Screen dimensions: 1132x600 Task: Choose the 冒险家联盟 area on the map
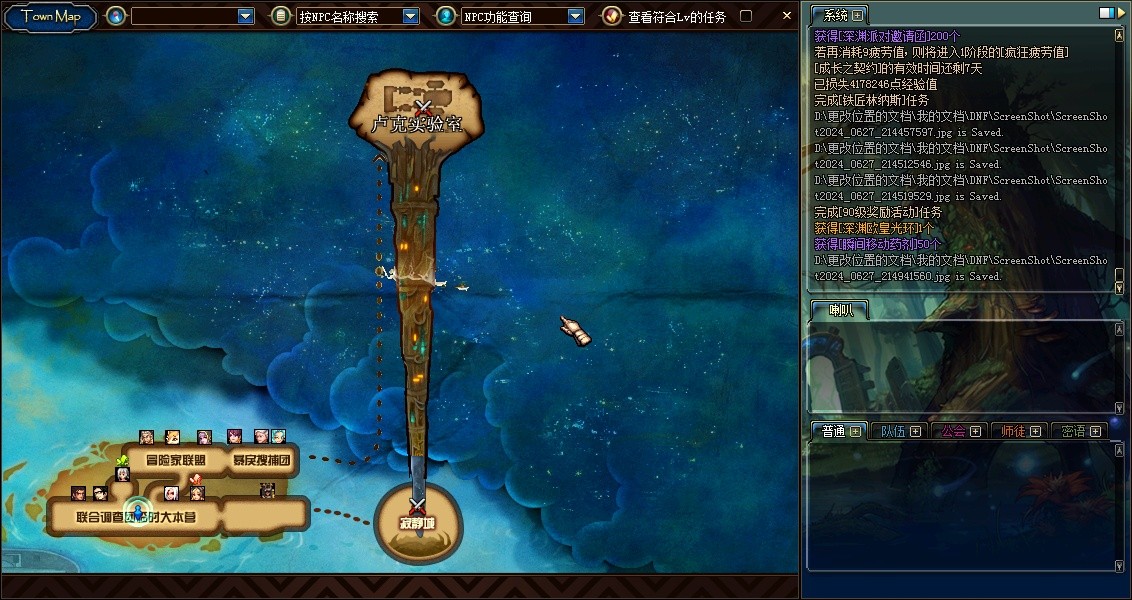tap(176, 461)
